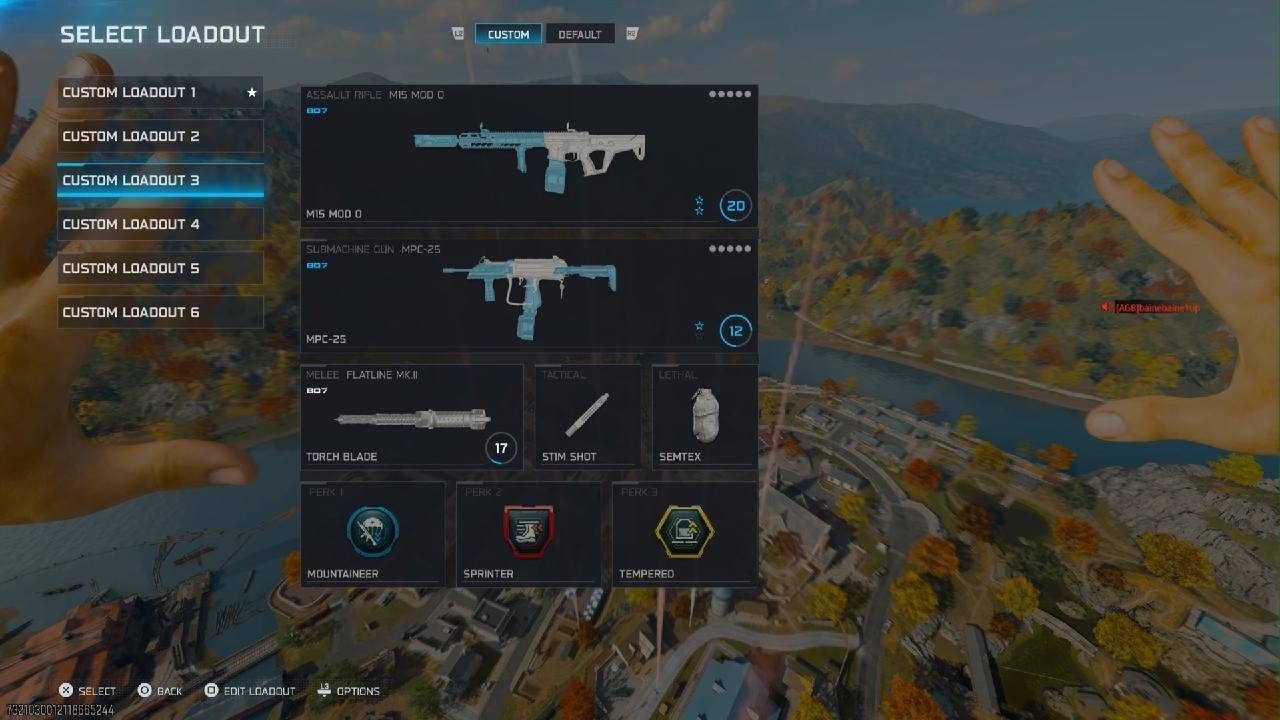
Task: Select Custom Loadout 5
Action: 160,269
